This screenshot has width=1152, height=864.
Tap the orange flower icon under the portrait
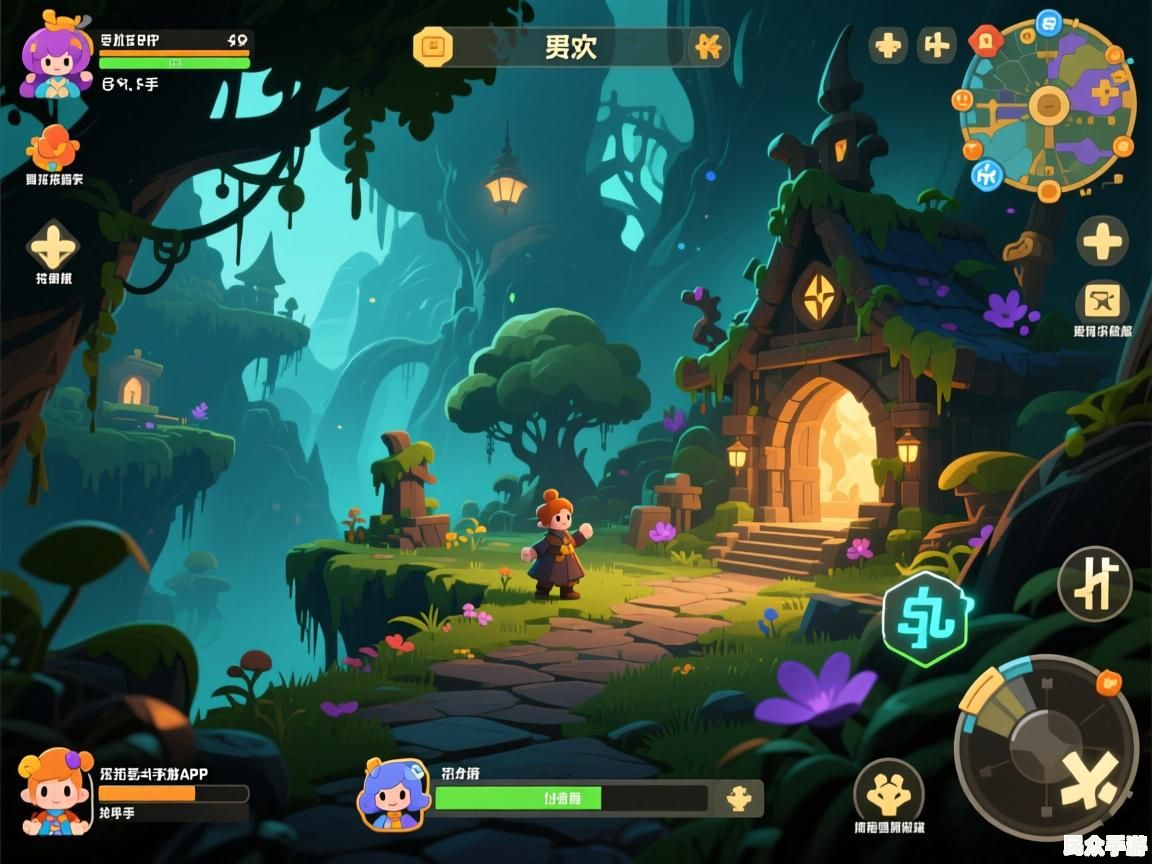point(53,148)
